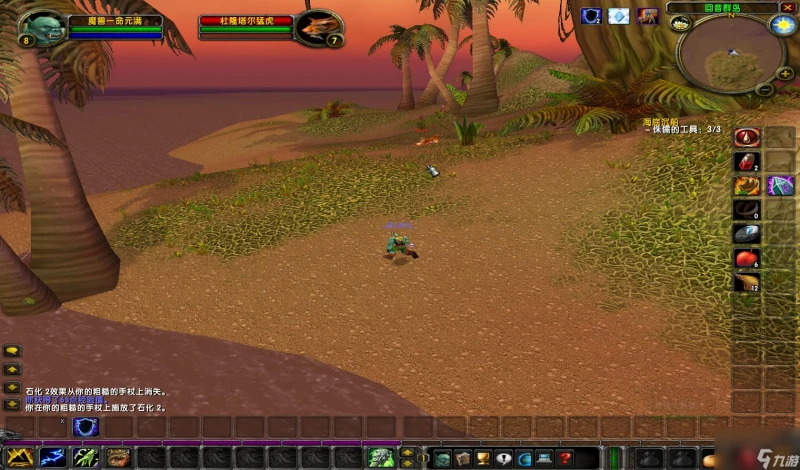Click the tiger pet buff icon
The width and height of the screenshot is (800, 470).
(648, 16)
